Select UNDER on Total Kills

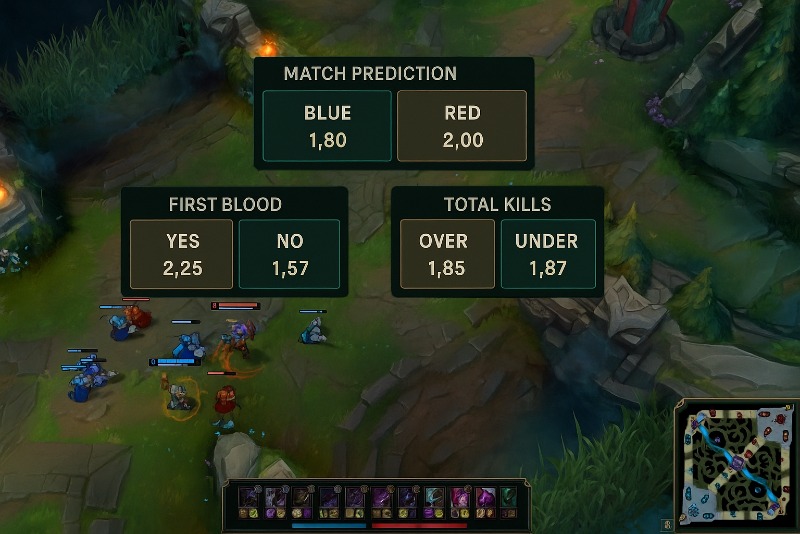coord(548,254)
